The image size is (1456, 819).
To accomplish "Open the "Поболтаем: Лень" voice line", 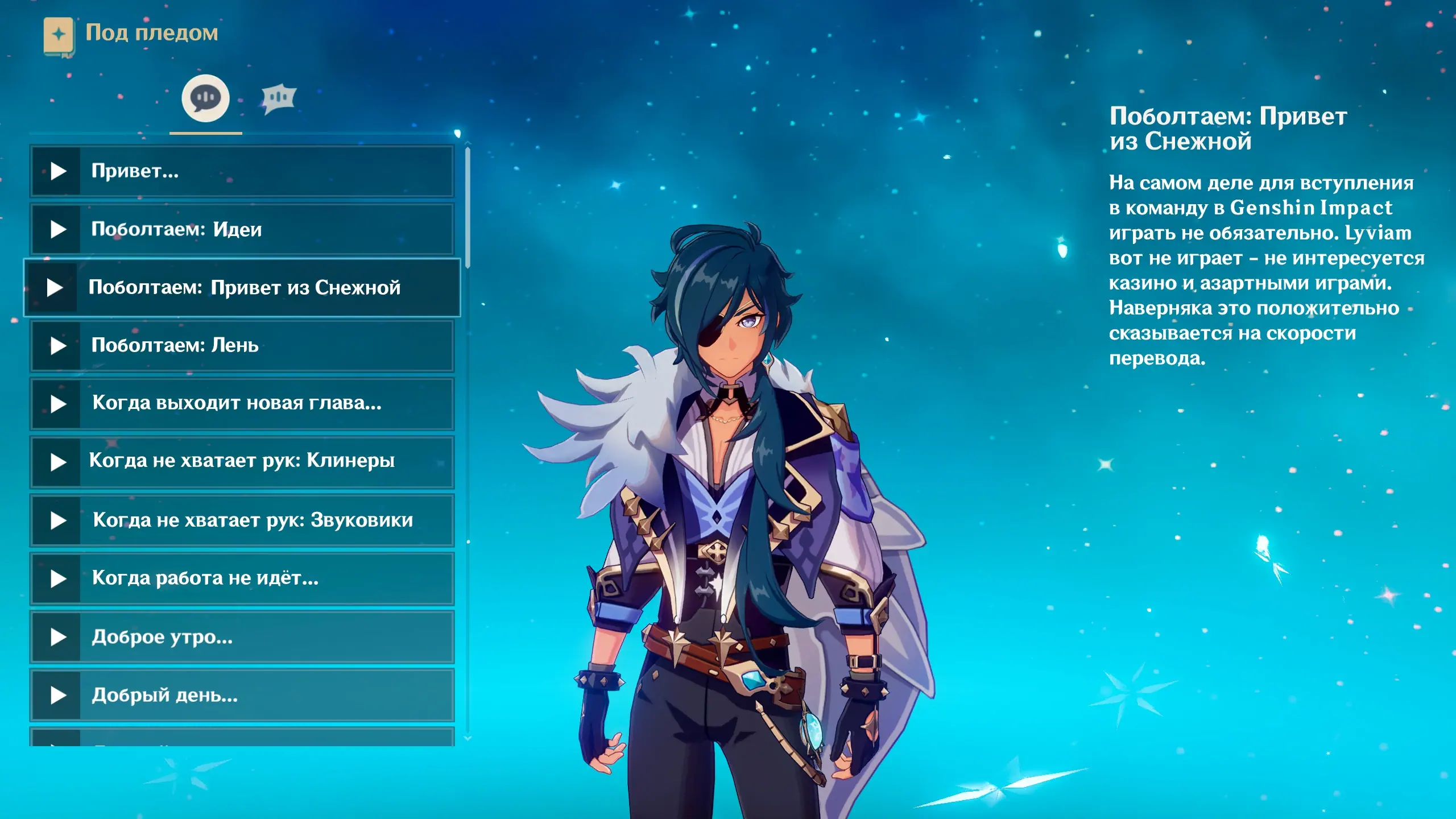I will pos(242,345).
